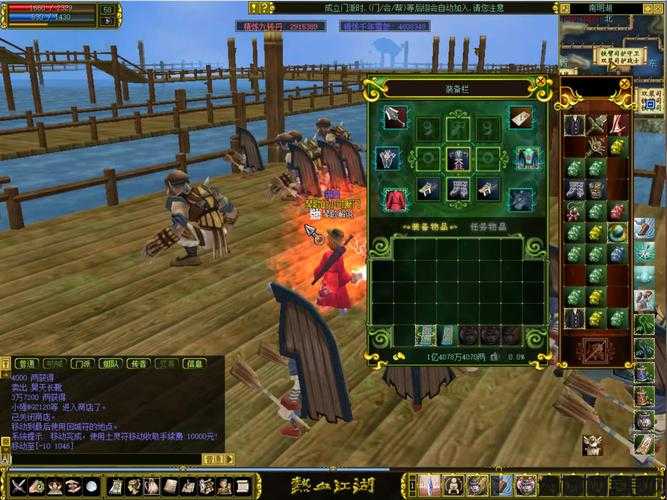Image resolution: width=667 pixels, height=500 pixels.
Task: Select the green robe equipment slot
Action: pos(526,159)
